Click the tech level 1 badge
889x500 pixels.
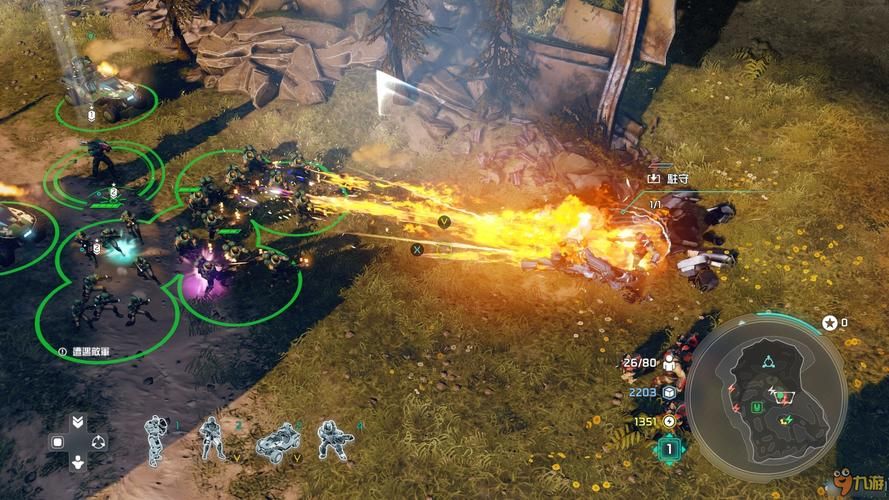point(668,449)
